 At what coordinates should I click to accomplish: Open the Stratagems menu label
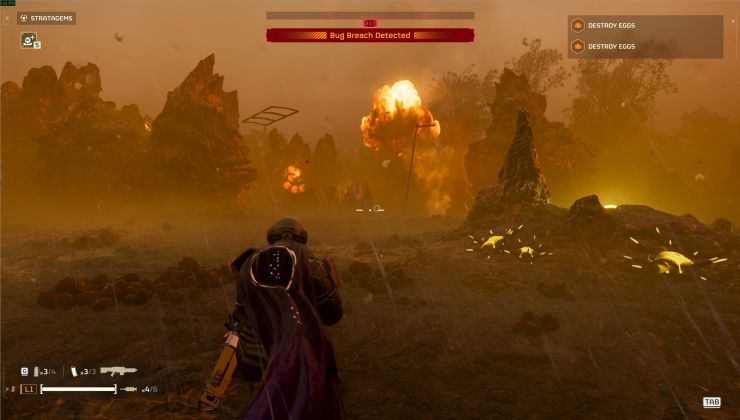(47, 18)
